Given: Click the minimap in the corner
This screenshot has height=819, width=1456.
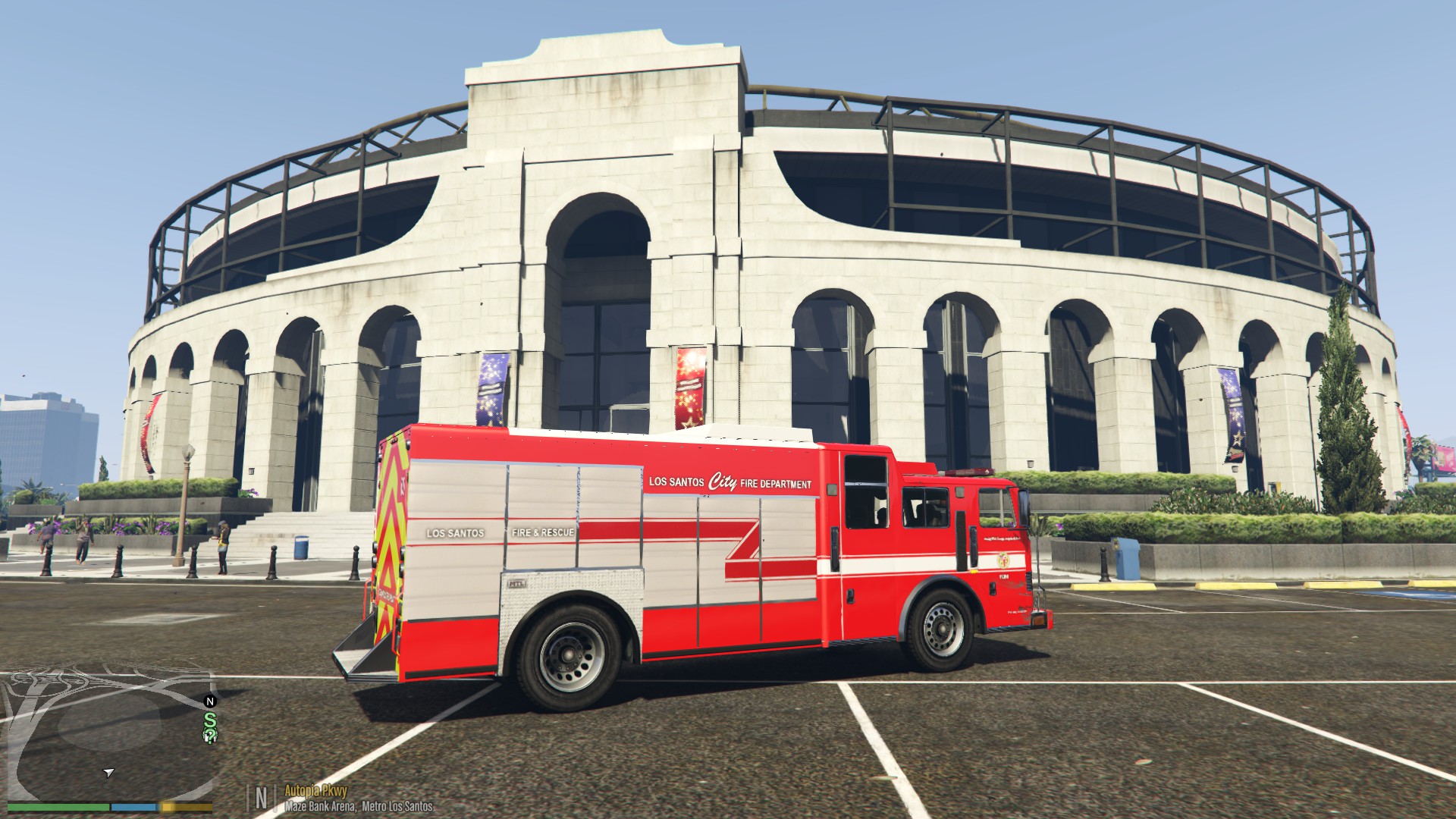Looking at the screenshot, I should click(106, 728).
